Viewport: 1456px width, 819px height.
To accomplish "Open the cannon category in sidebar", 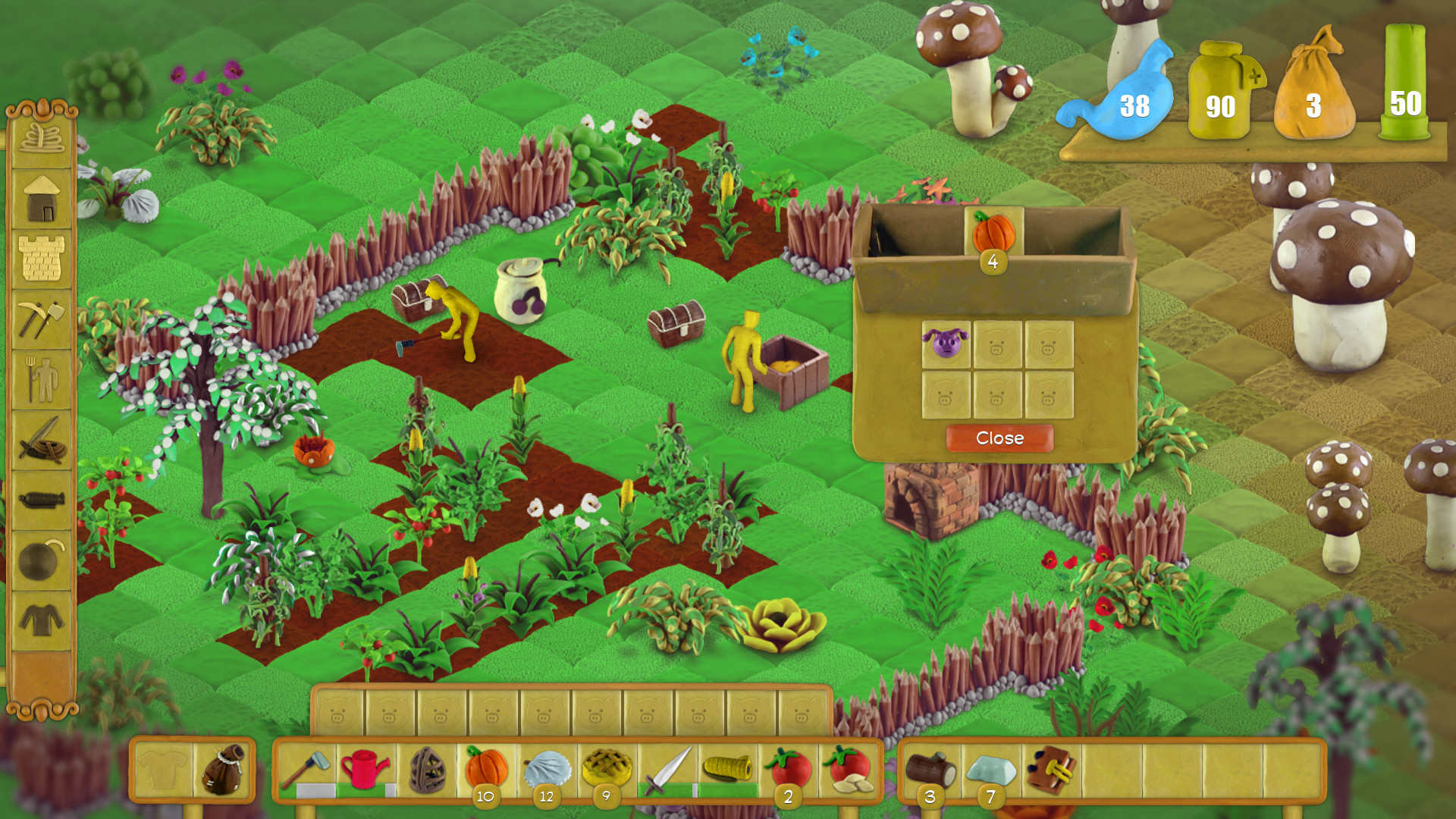I will [x=42, y=500].
